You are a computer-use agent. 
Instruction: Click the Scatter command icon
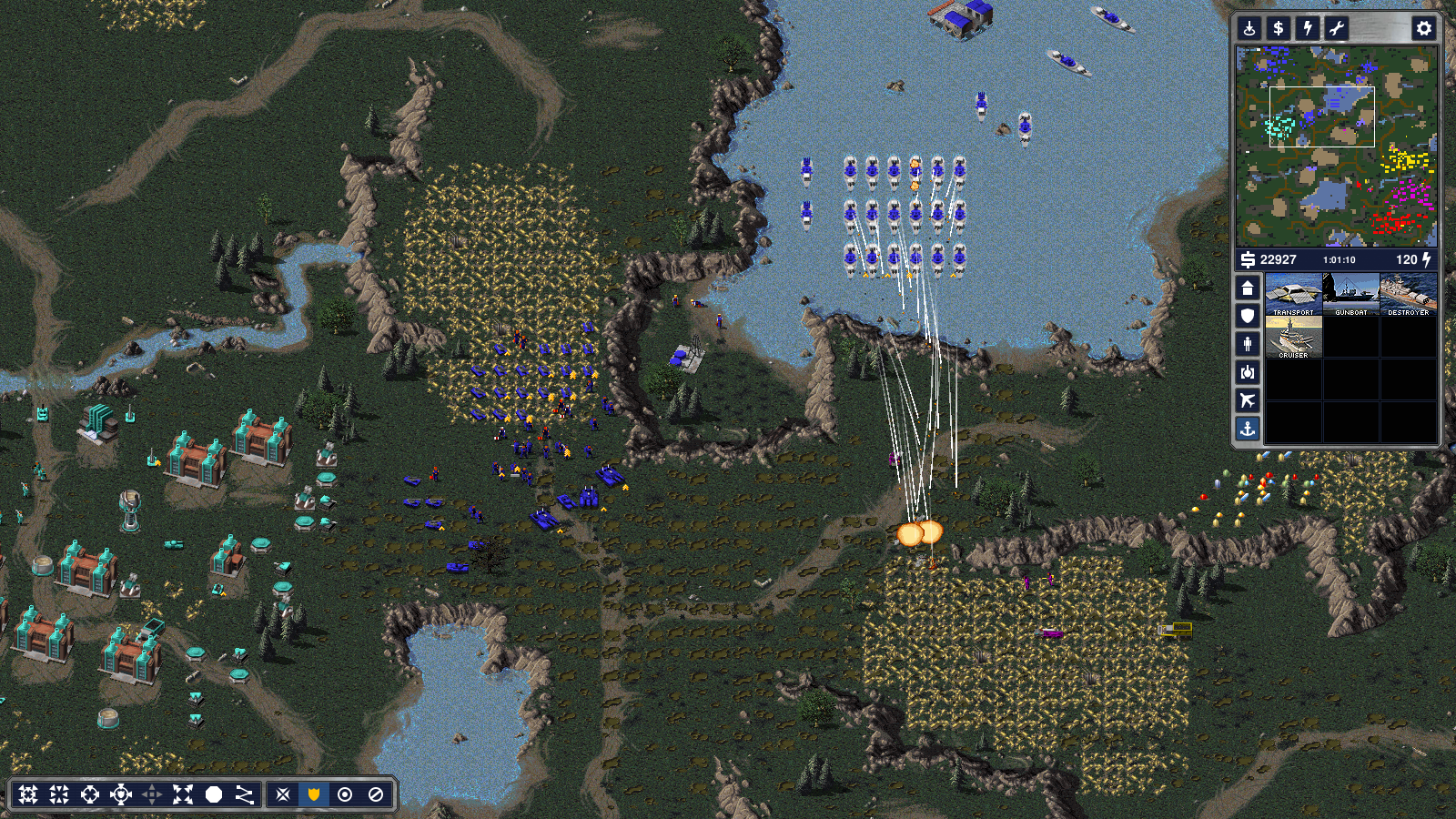coord(183,794)
